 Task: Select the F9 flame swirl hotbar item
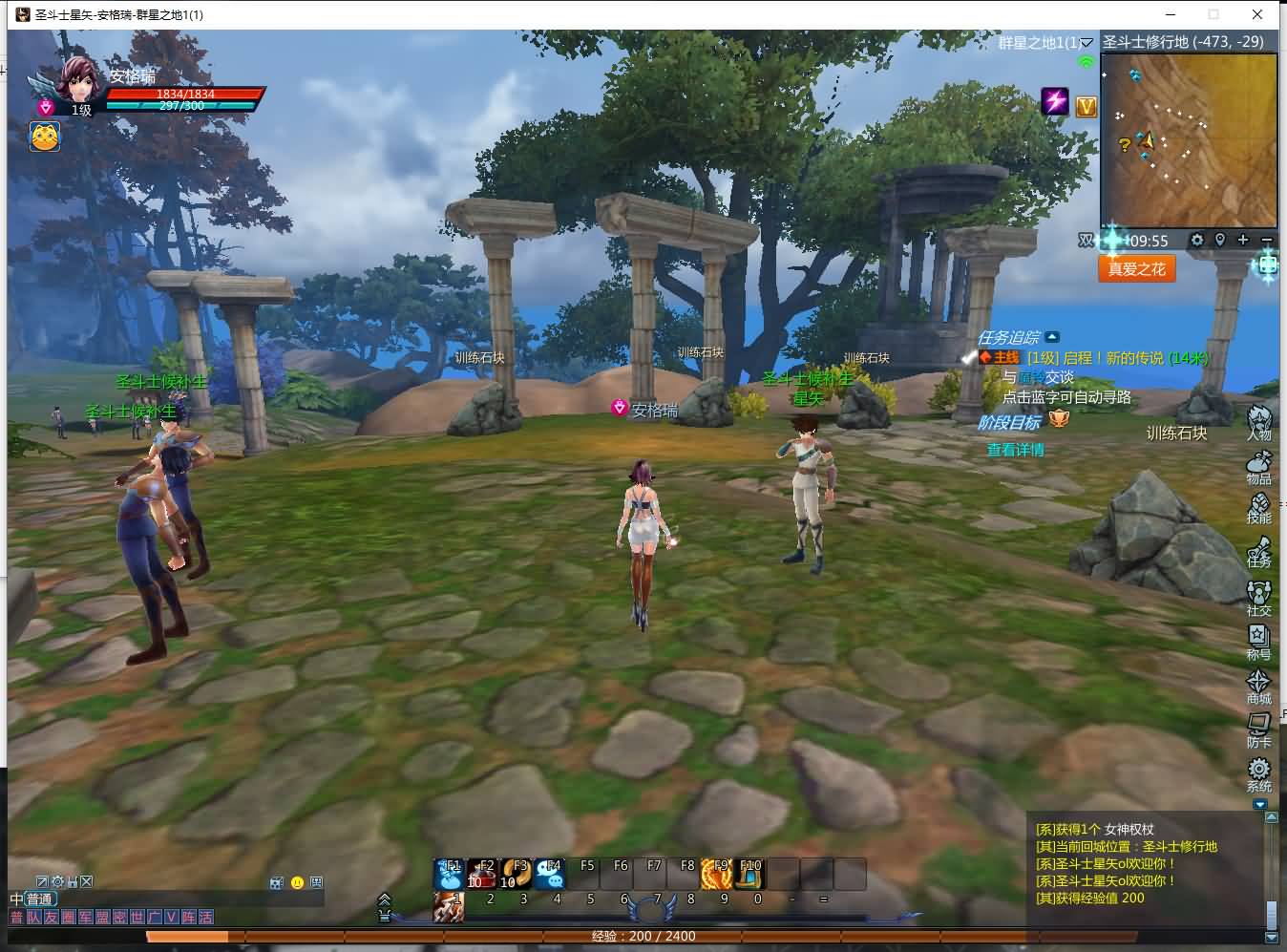pyautogui.click(x=717, y=873)
